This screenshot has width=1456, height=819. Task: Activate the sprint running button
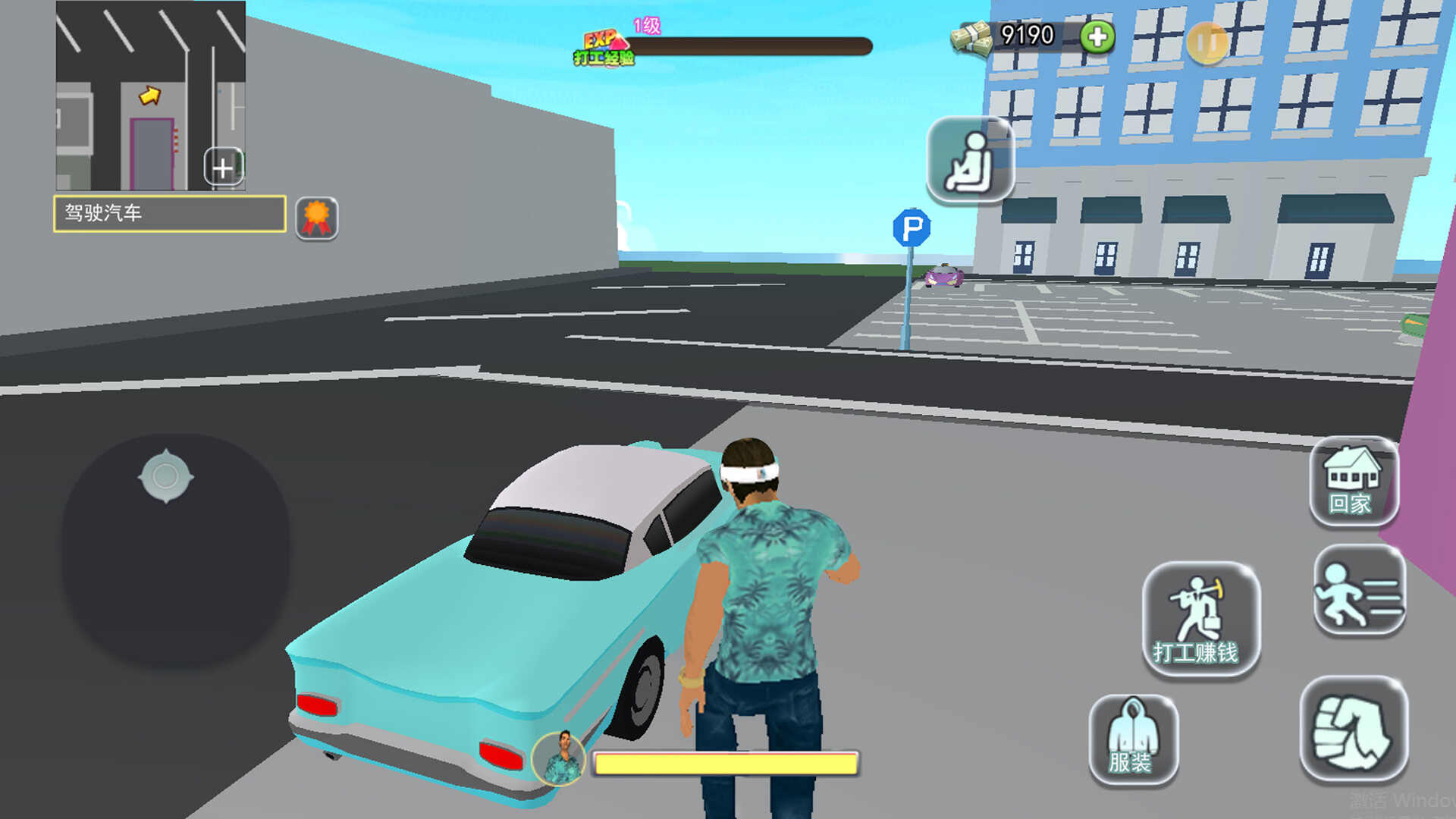click(1358, 592)
